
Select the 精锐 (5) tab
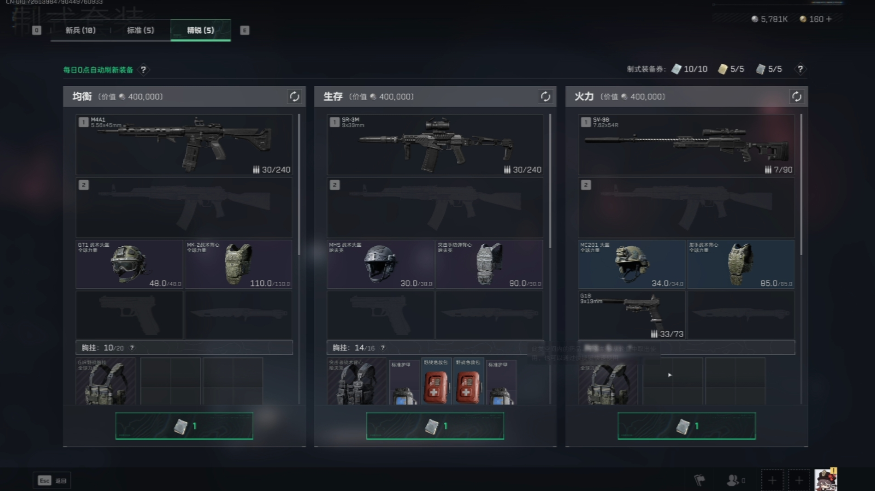(x=200, y=30)
